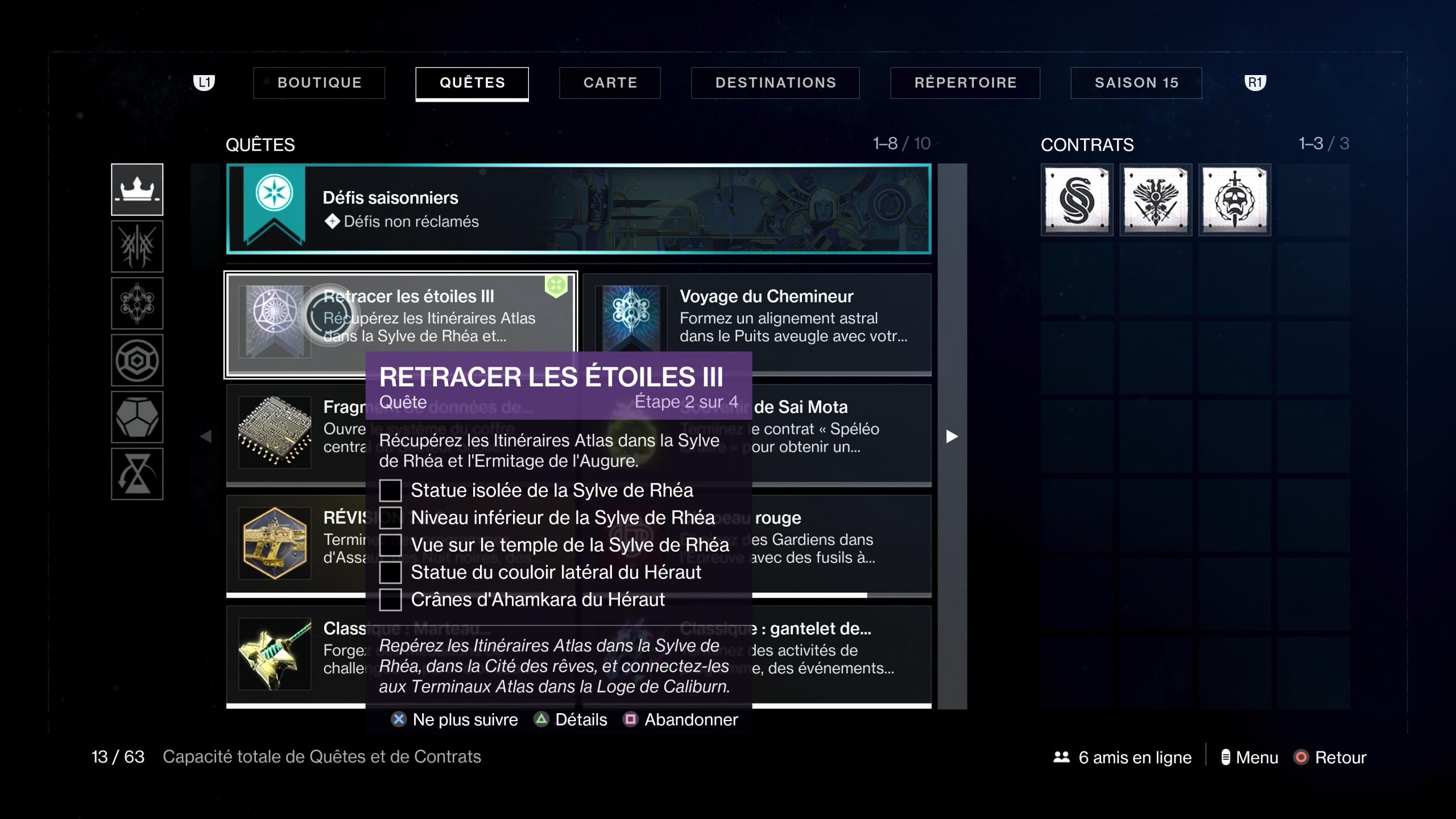Select the golden rifle quest icon
The height and width of the screenshot is (819, 1456).
[275, 543]
